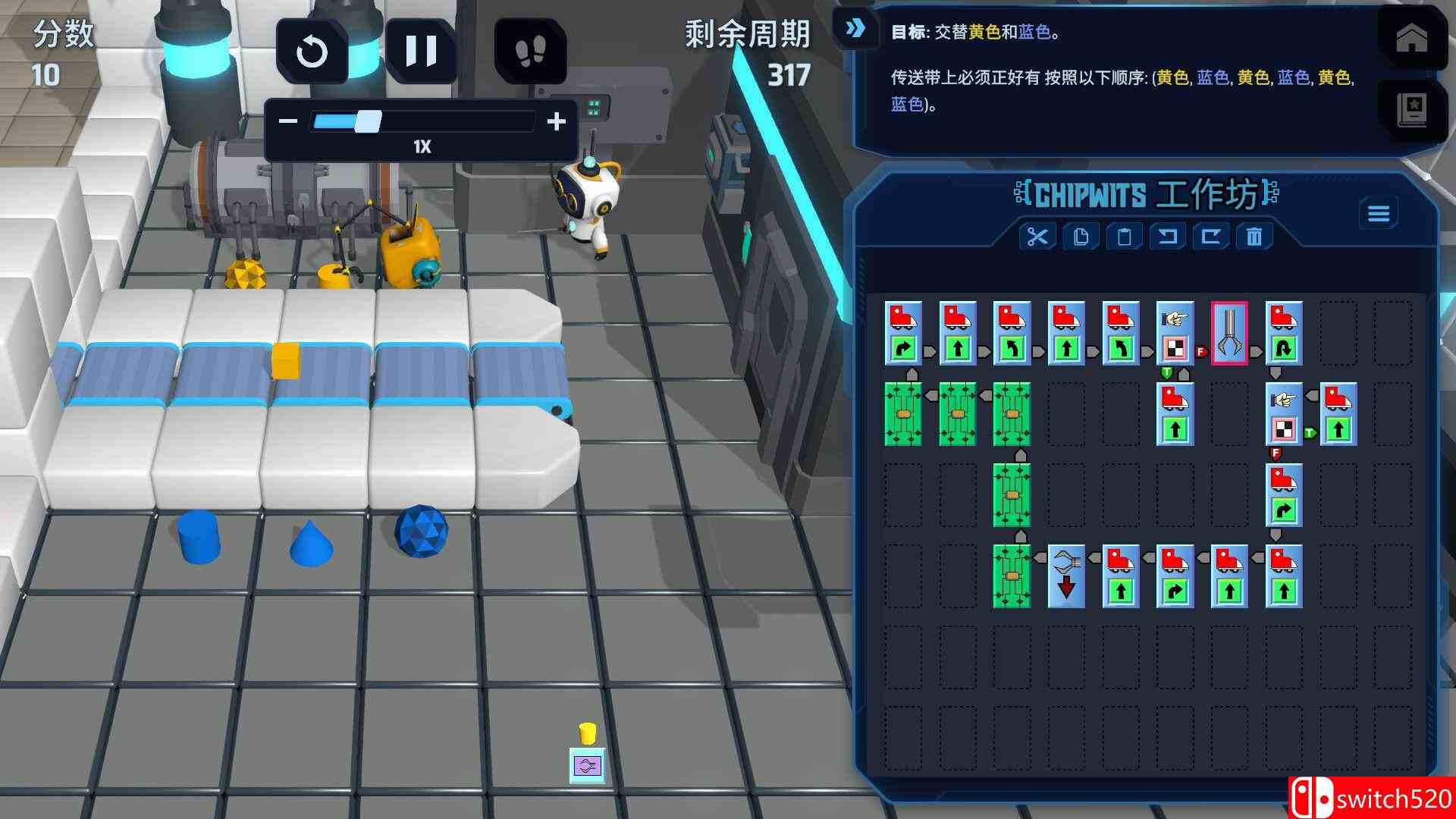The width and height of the screenshot is (1456, 819).
Task: Open the workshop hamburger menu
Action: (x=1379, y=213)
